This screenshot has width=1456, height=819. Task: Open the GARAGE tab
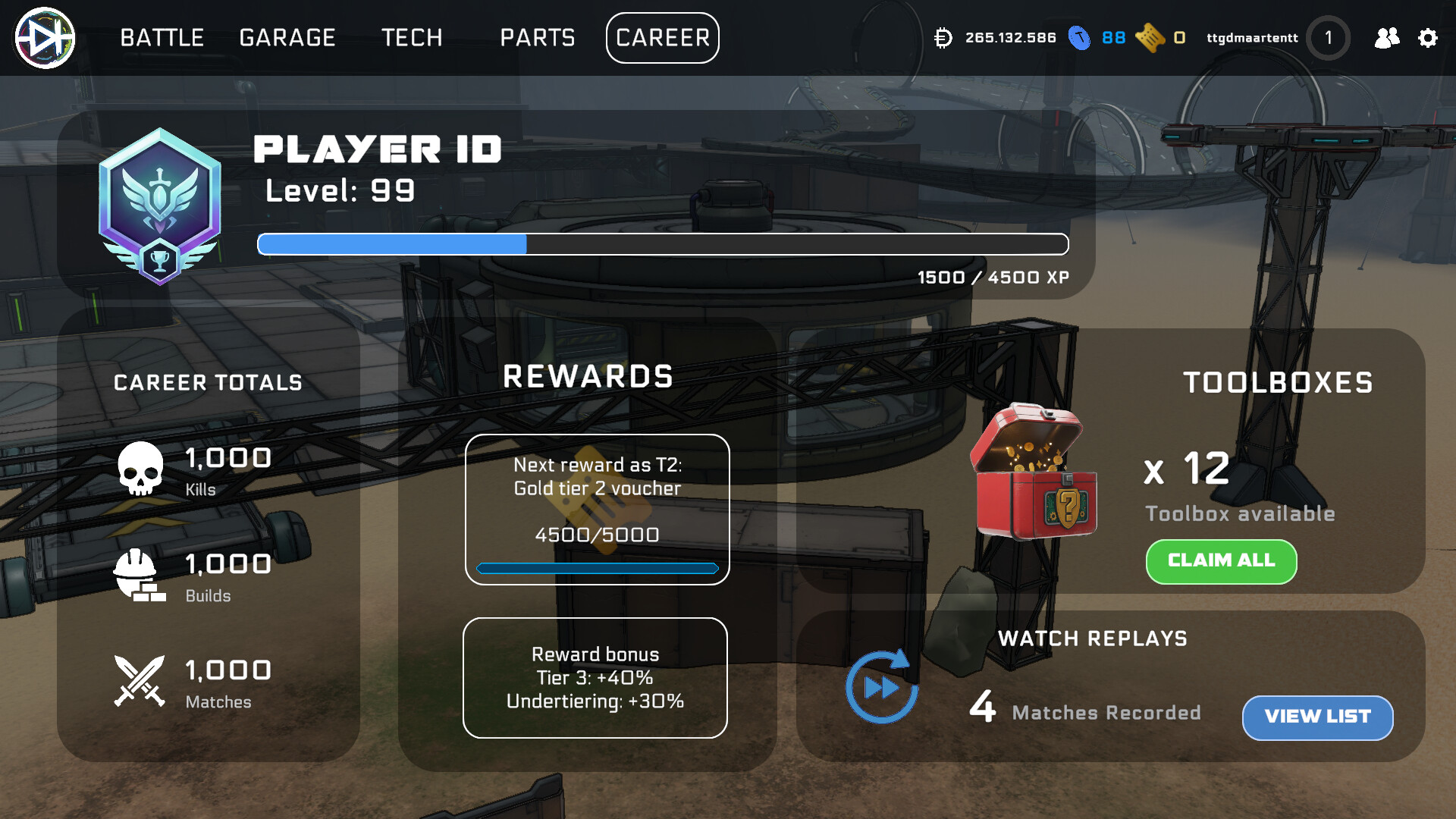coord(287,38)
